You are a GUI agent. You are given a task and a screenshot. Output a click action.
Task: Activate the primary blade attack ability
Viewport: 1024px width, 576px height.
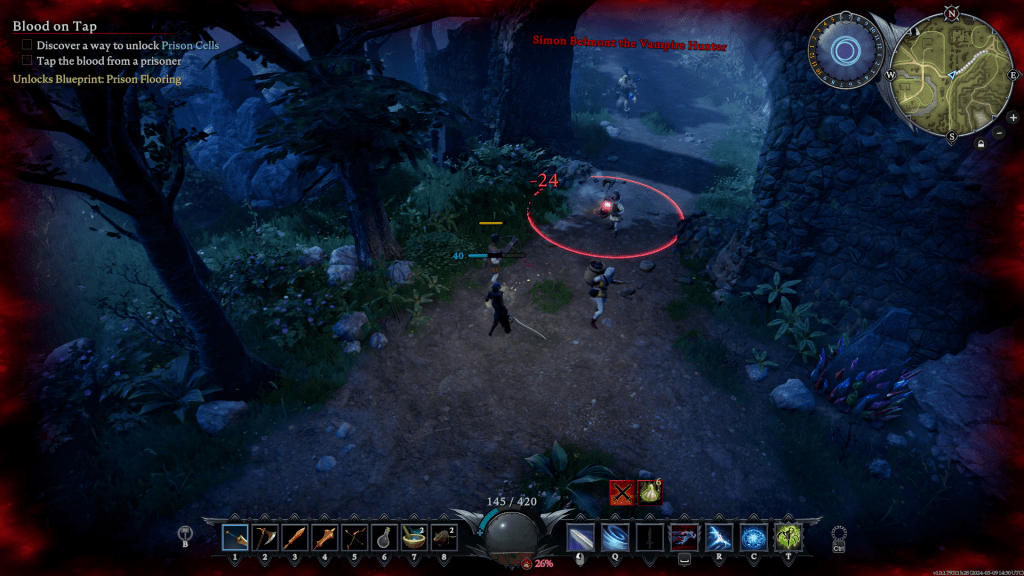point(581,537)
